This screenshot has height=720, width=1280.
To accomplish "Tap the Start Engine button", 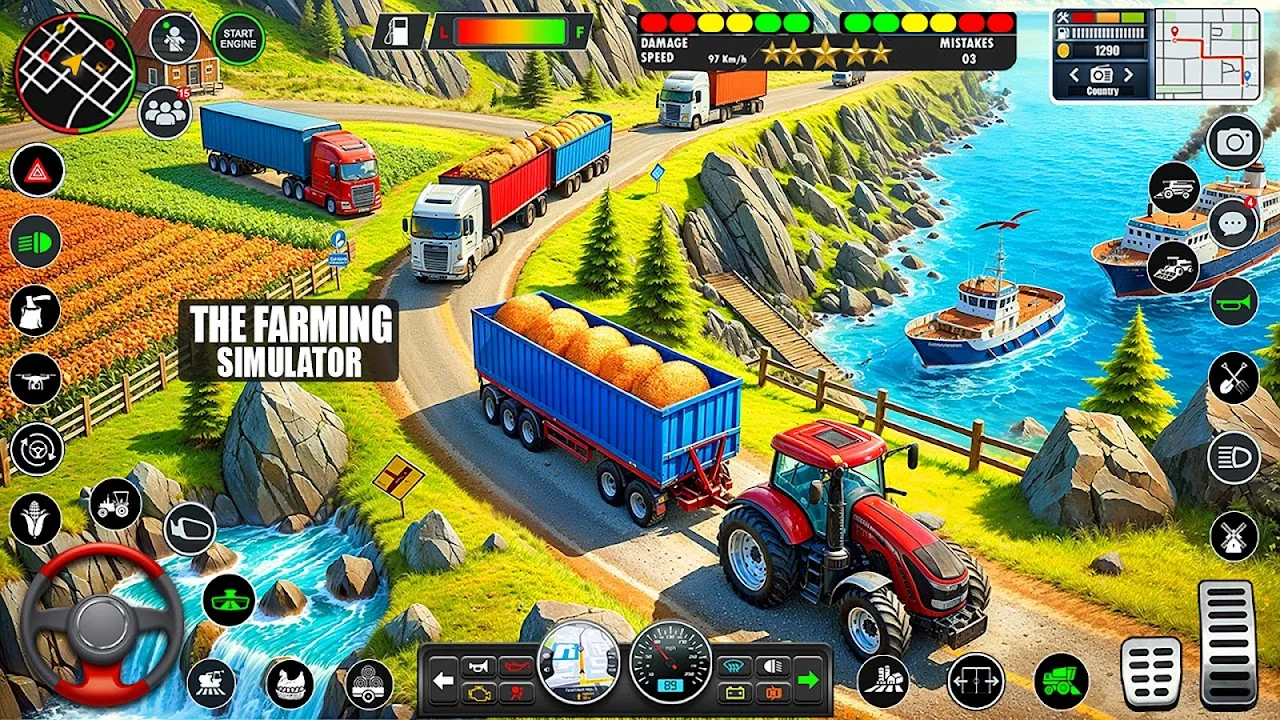I will 239,39.
